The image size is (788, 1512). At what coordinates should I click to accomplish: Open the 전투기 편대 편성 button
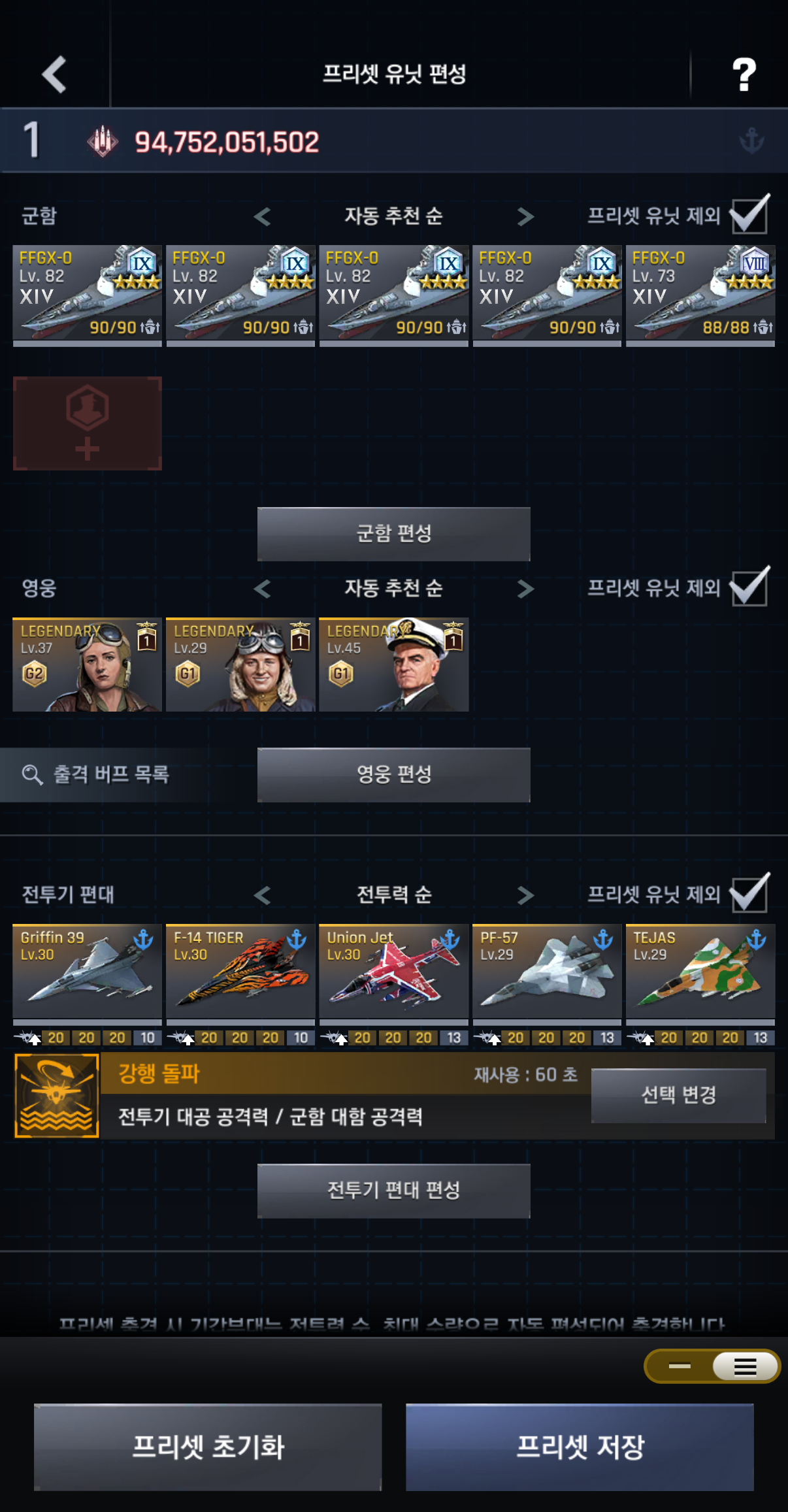[393, 1191]
